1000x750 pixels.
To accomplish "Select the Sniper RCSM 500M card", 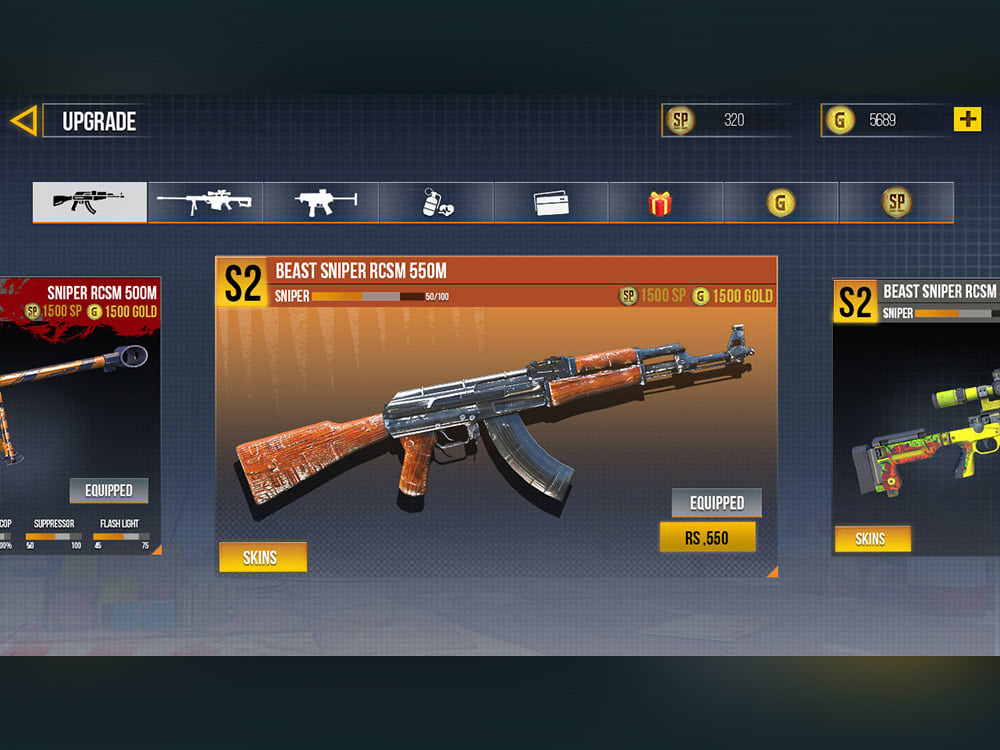I will [x=80, y=390].
